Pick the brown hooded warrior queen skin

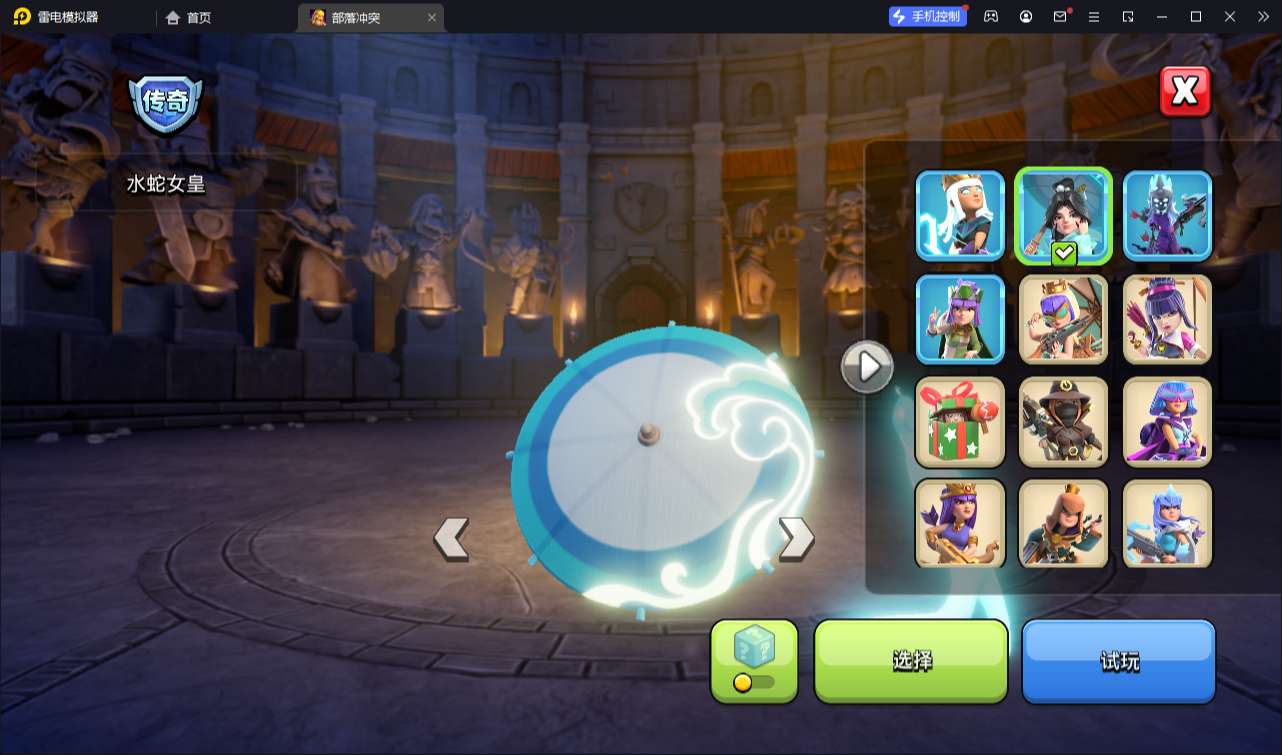1064,524
